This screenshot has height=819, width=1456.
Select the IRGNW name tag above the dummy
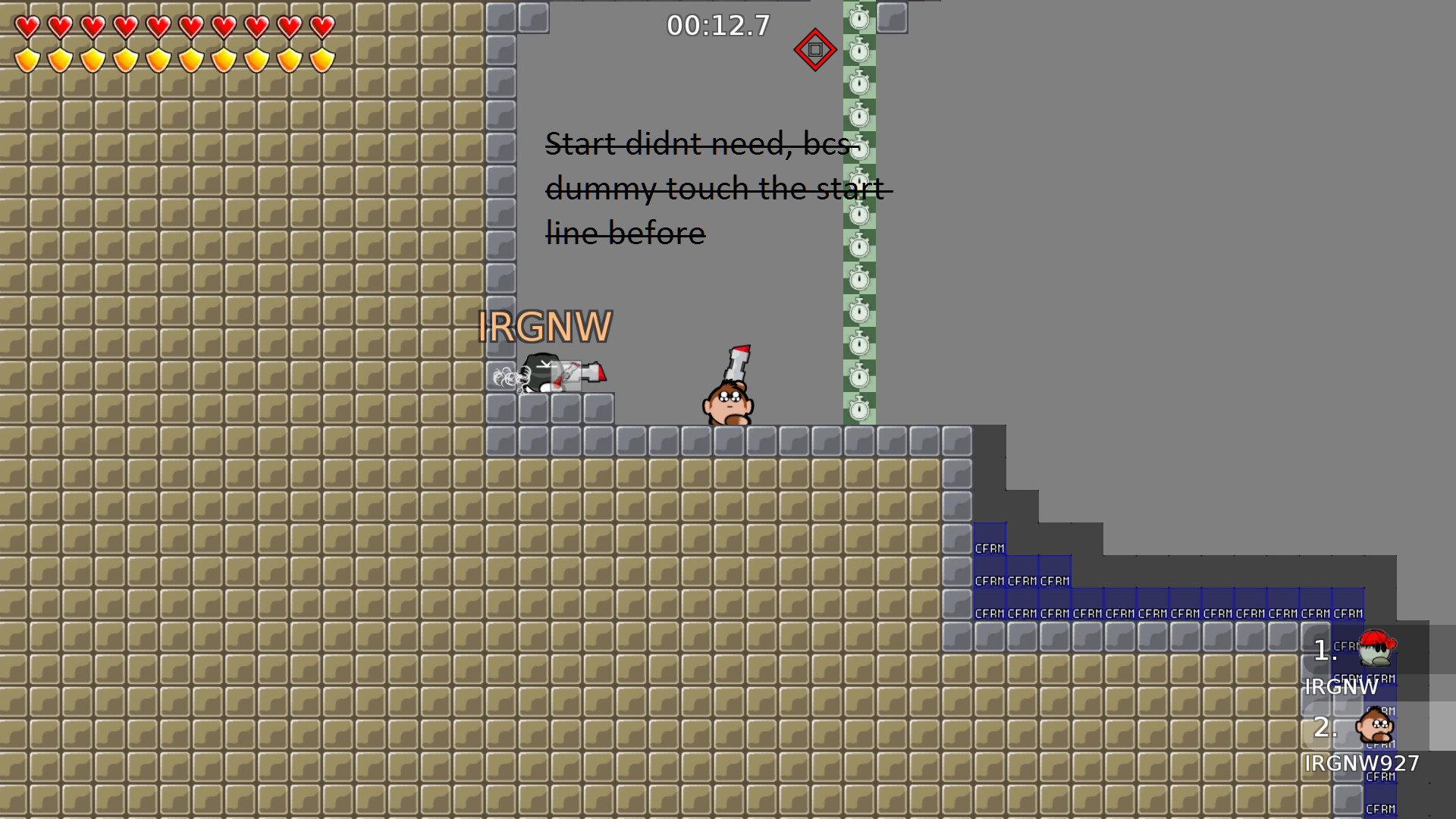tap(544, 327)
